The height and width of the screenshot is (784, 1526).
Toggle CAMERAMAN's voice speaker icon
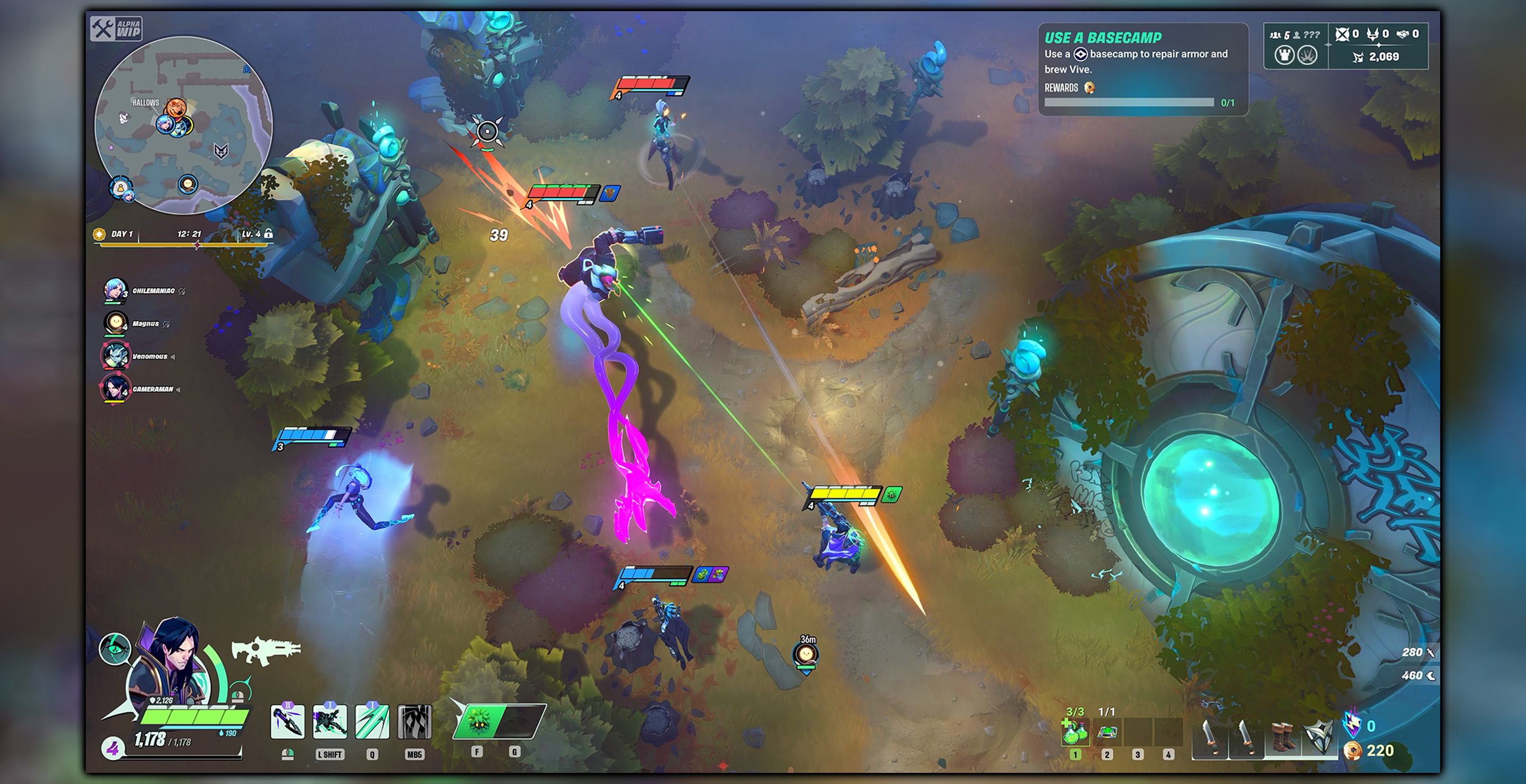coord(179,390)
